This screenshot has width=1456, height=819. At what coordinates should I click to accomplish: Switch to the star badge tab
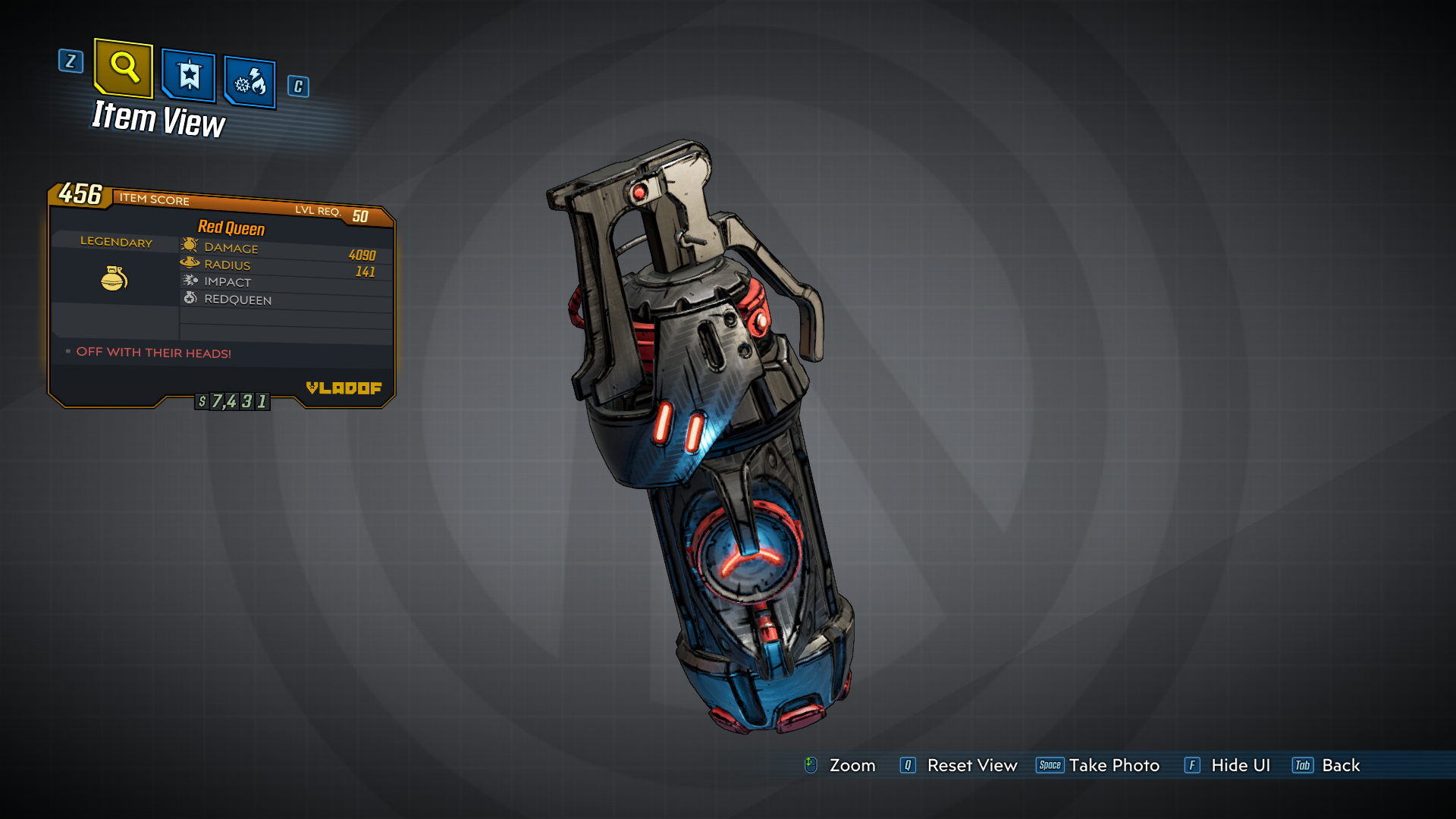point(189,76)
